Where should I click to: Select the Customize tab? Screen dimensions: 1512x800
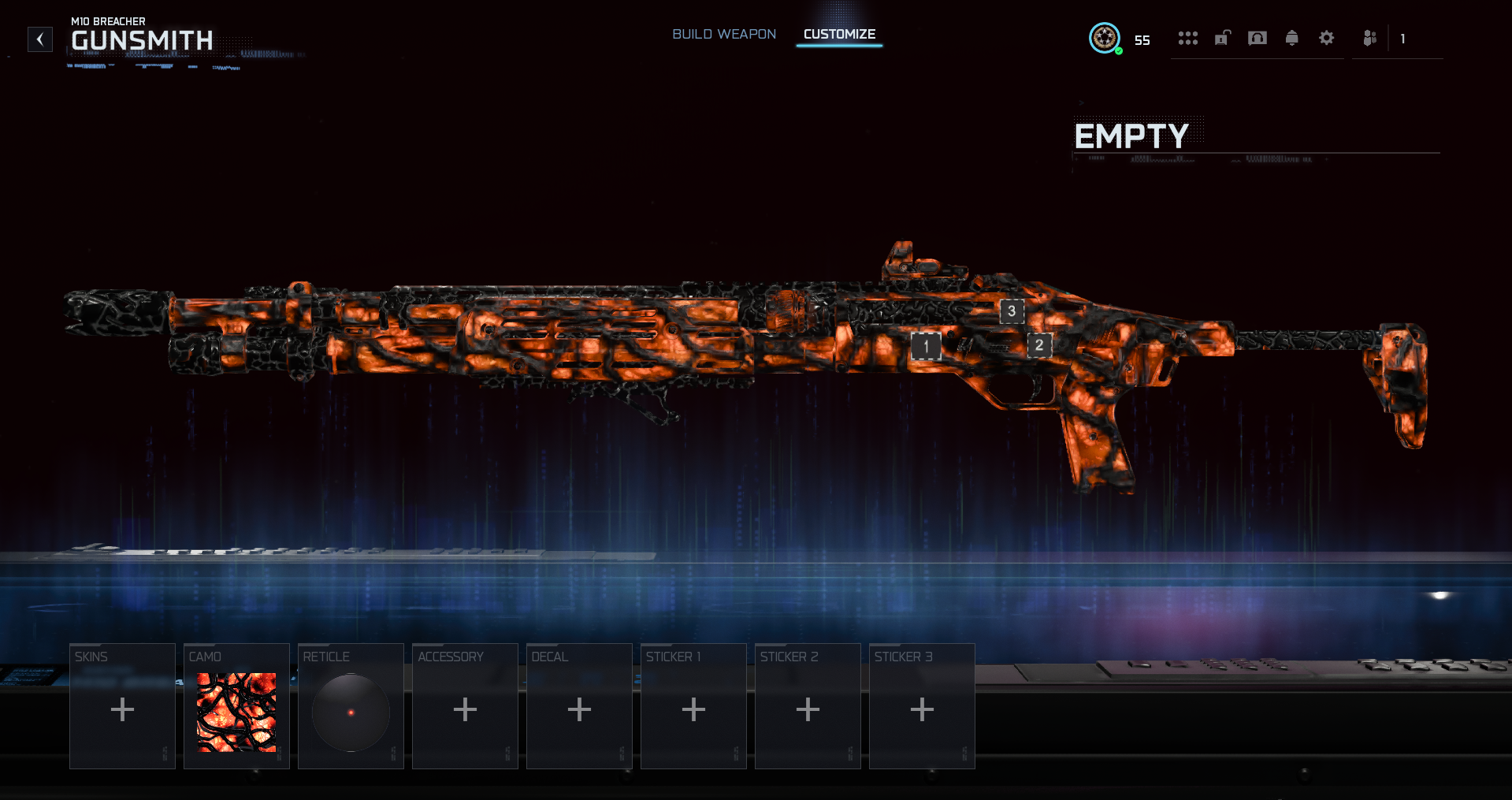tap(839, 35)
